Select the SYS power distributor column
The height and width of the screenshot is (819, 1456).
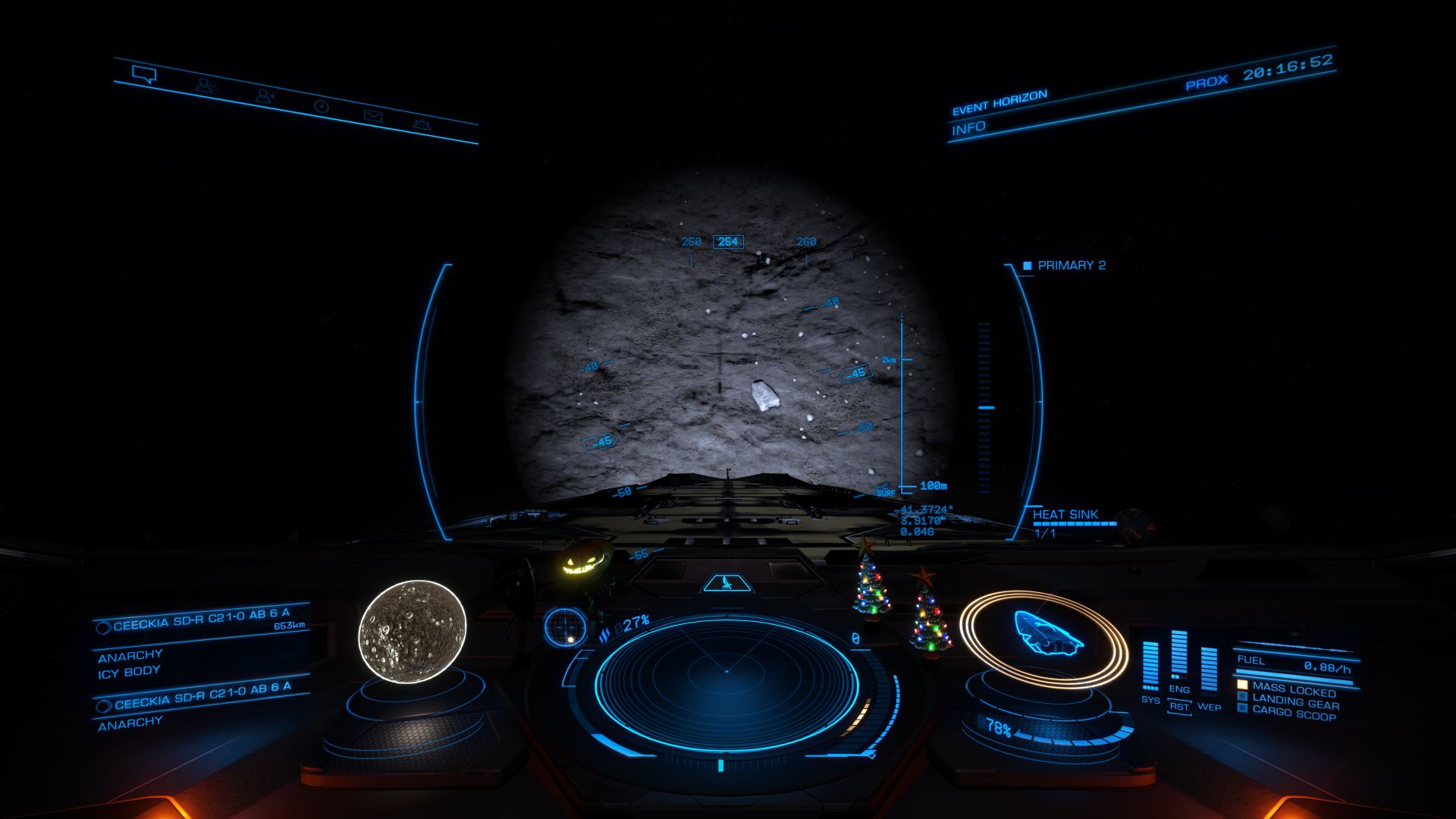pos(1150,667)
